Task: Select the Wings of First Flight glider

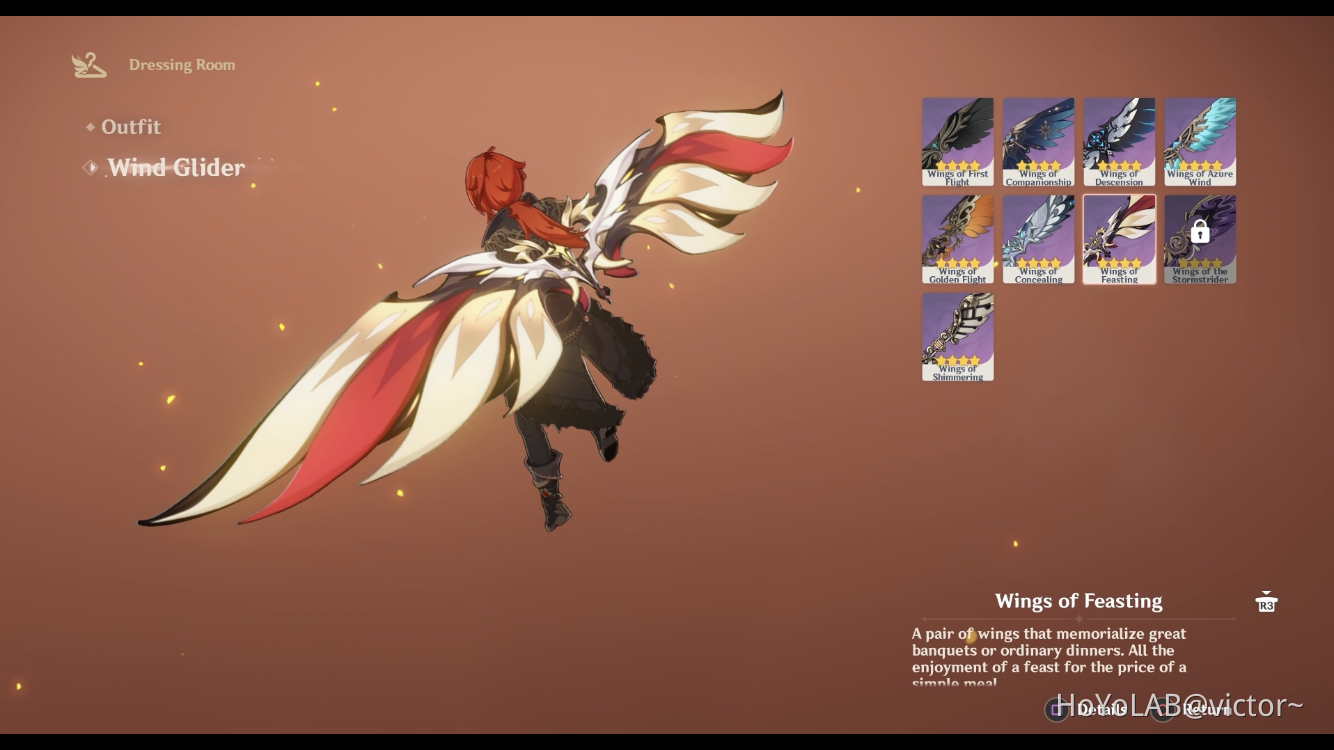Action: (957, 140)
